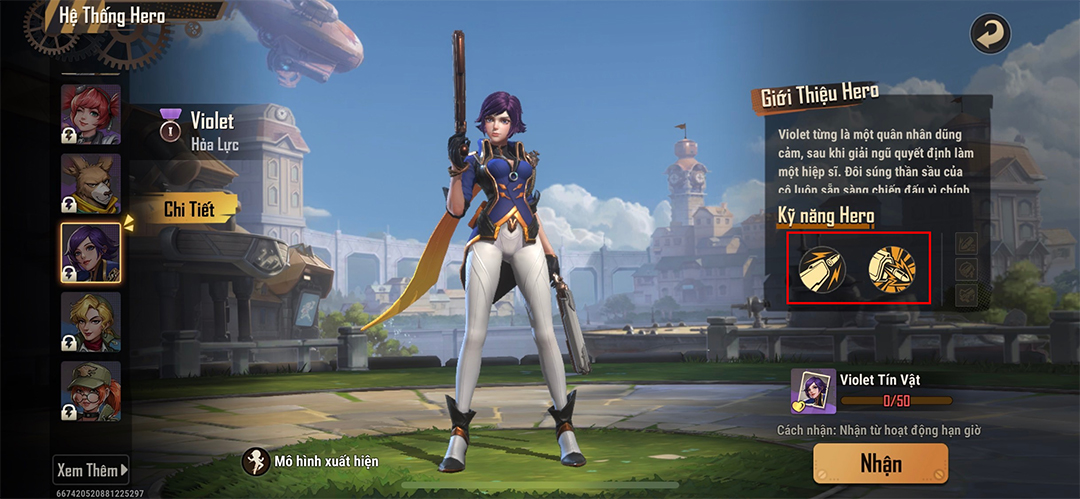
Task: Tap the orange Nhận button
Action: click(x=880, y=463)
